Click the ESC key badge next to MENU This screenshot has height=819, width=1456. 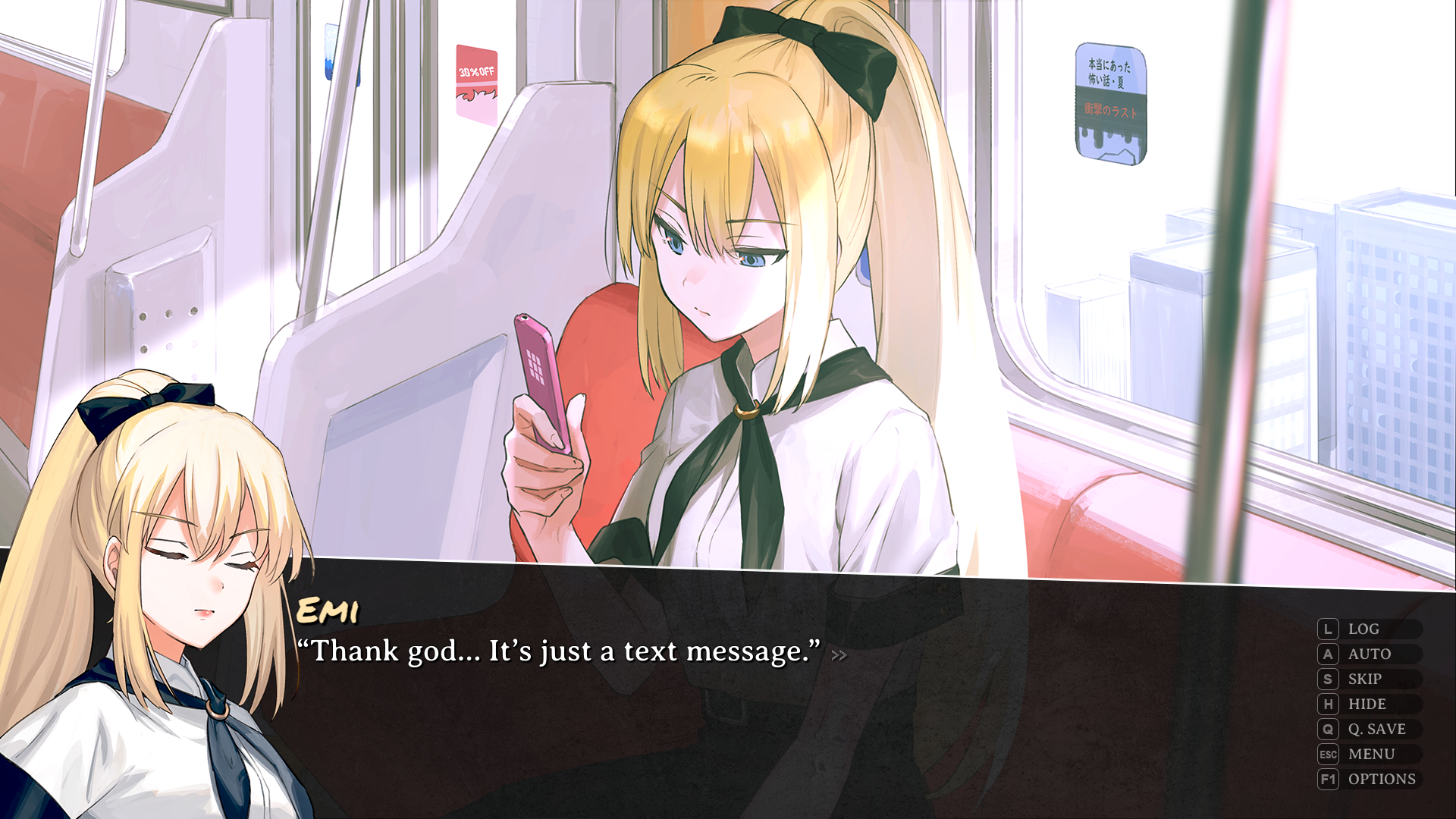click(x=1327, y=754)
